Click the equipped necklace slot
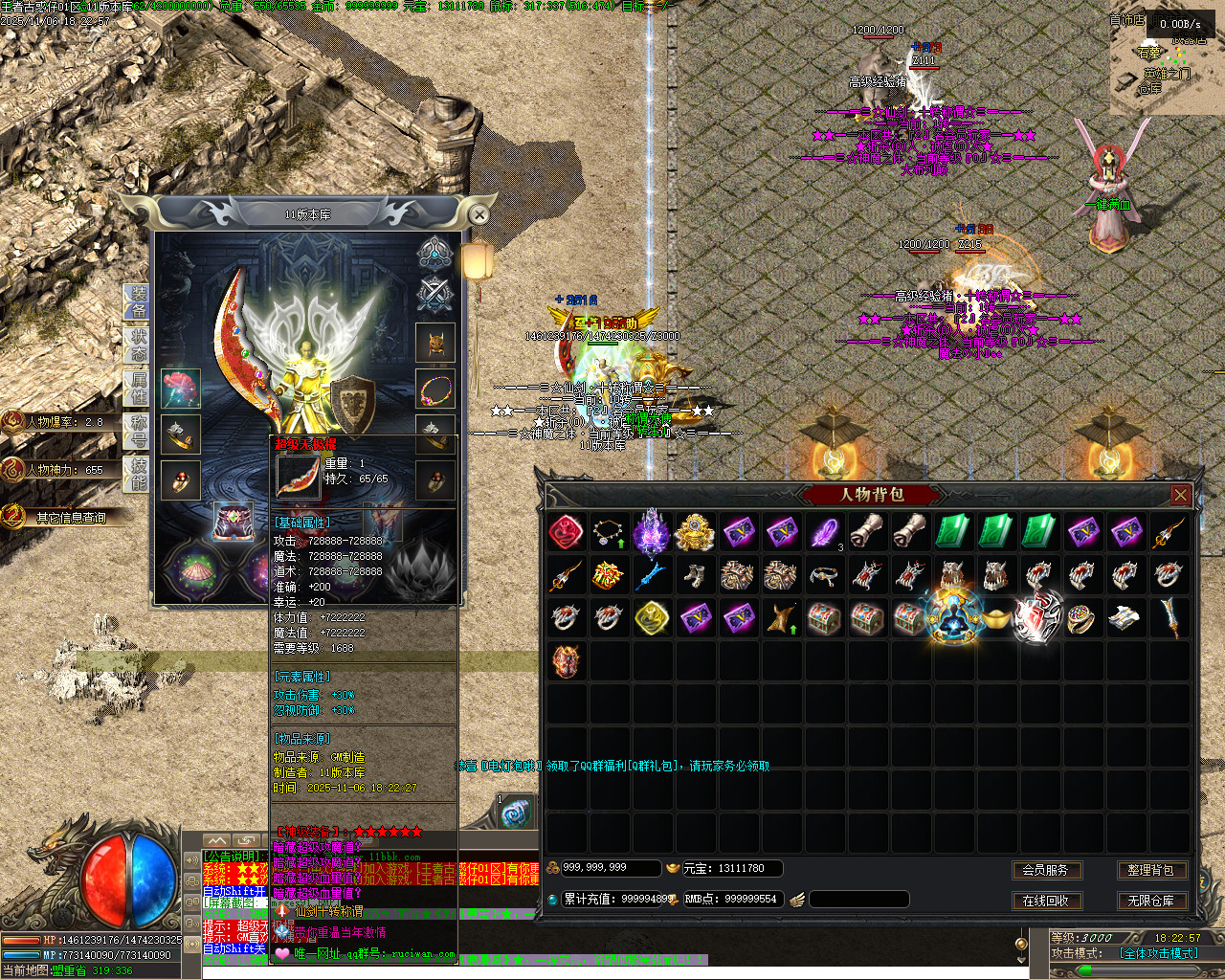1225x980 pixels. [434, 390]
